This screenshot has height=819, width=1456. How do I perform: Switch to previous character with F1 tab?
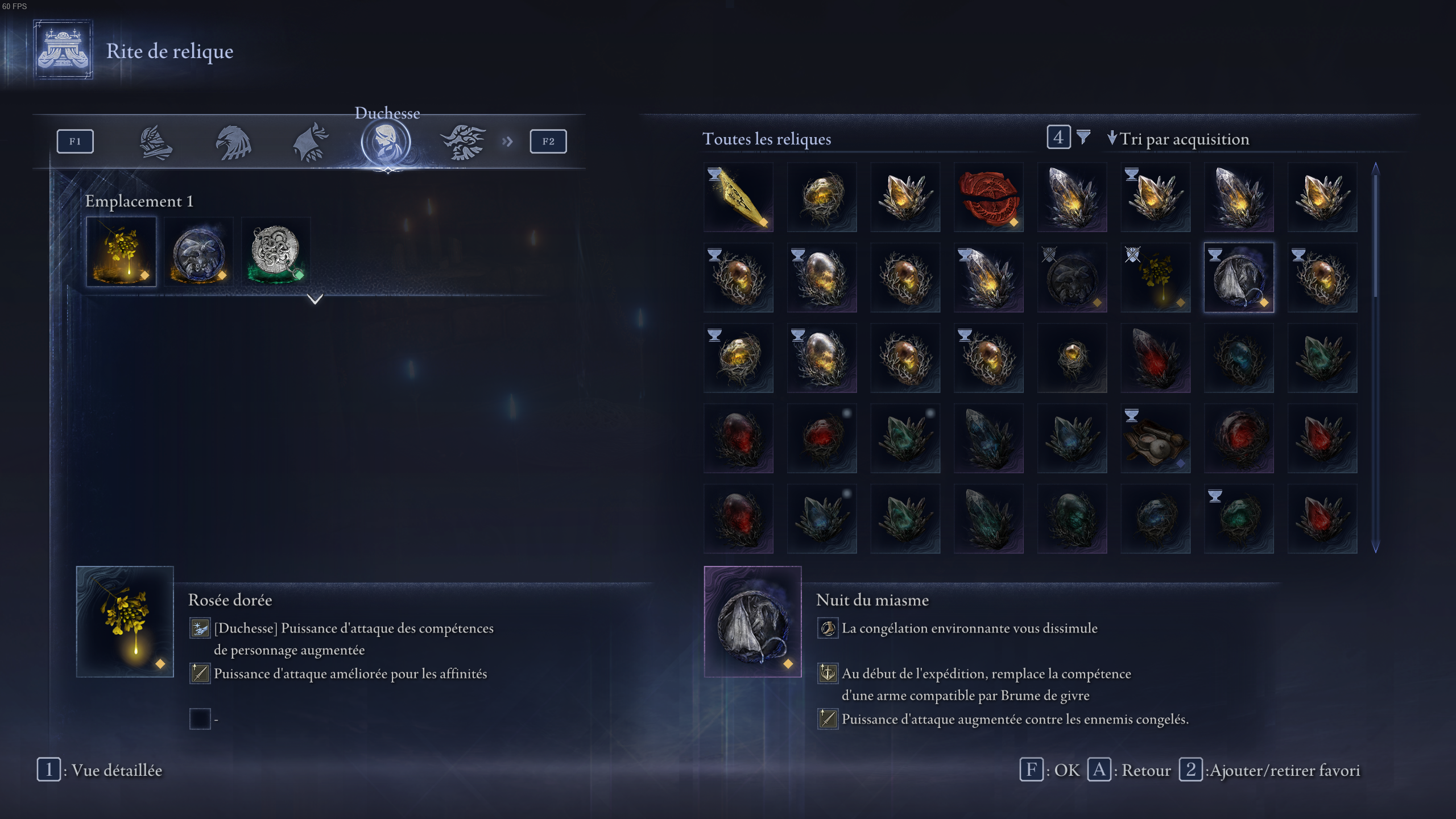75,141
